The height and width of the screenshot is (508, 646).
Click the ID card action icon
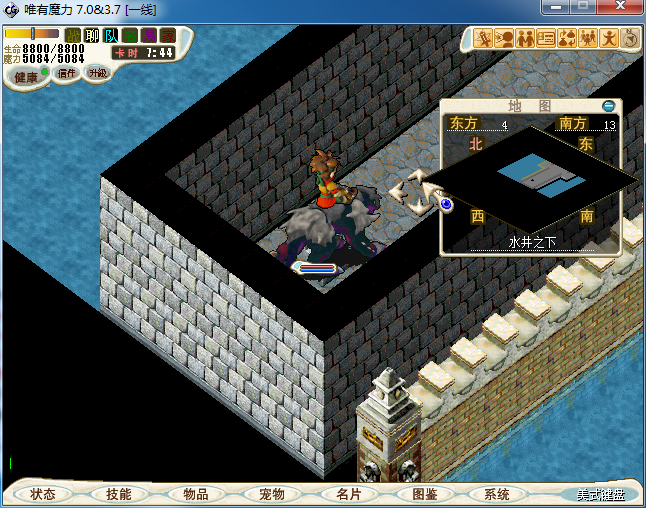(546, 38)
